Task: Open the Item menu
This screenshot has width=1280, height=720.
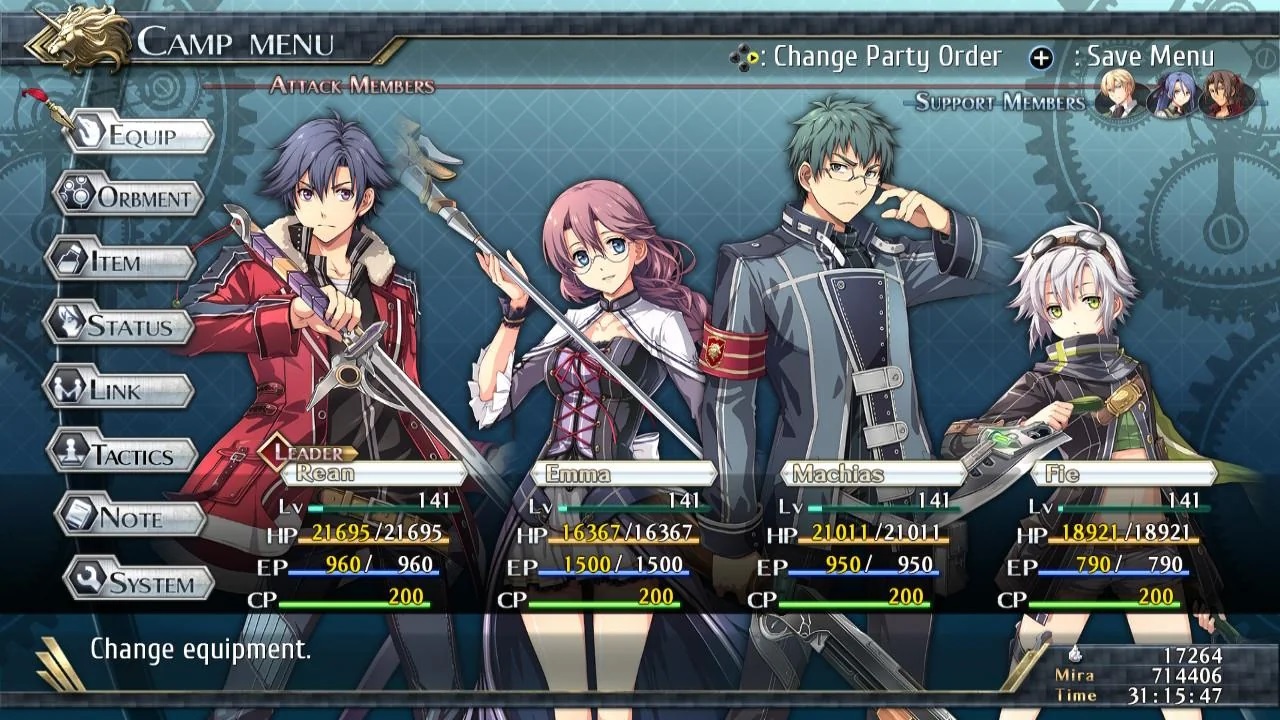Action: pos(122,262)
